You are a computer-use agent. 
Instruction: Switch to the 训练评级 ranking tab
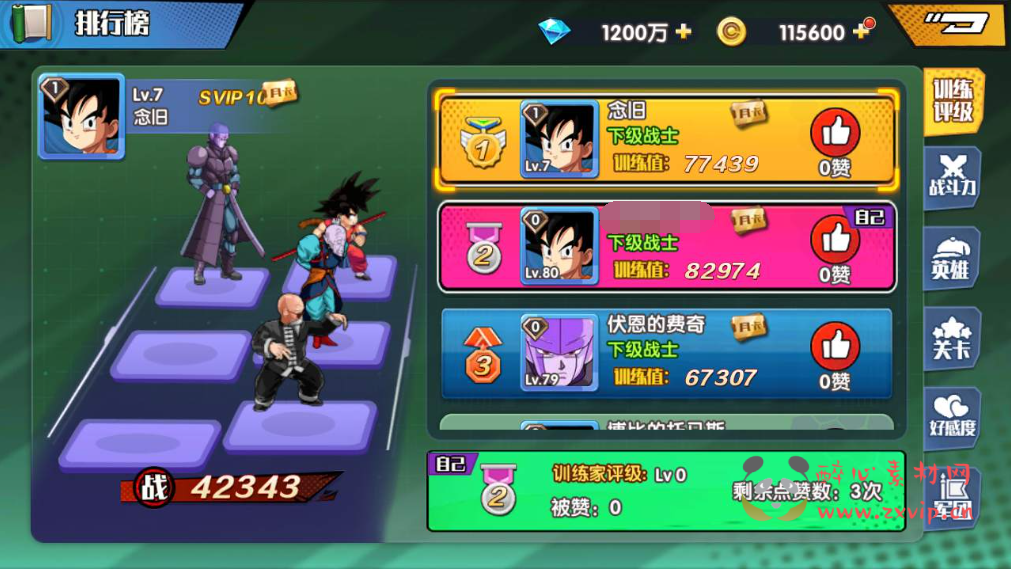point(953,101)
